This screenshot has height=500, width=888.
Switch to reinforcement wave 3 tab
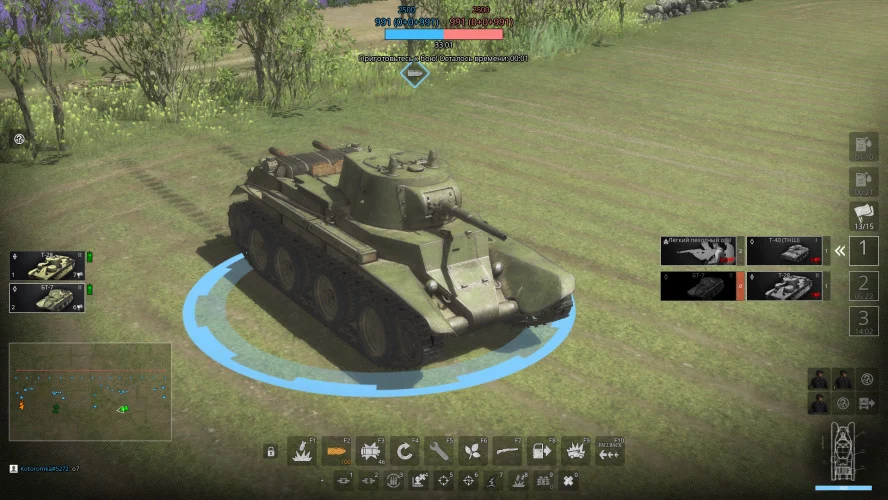pos(864,321)
